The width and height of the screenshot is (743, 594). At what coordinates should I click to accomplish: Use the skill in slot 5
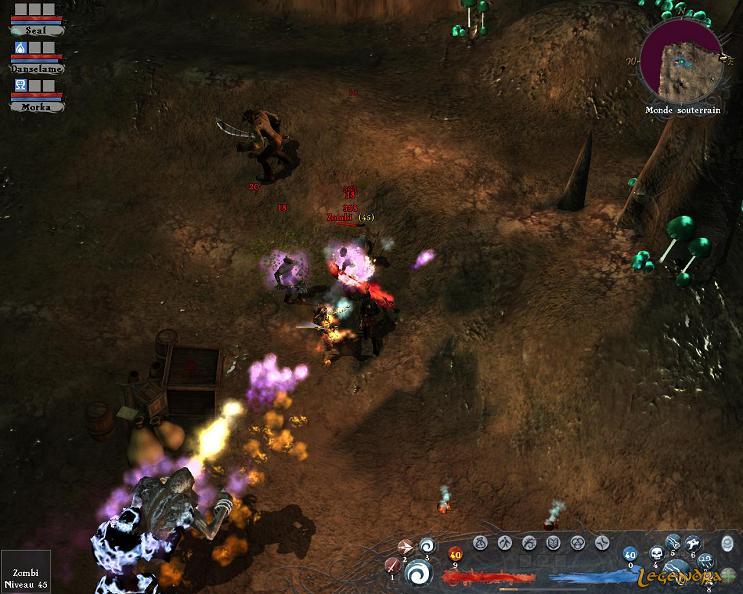pyautogui.click(x=674, y=541)
